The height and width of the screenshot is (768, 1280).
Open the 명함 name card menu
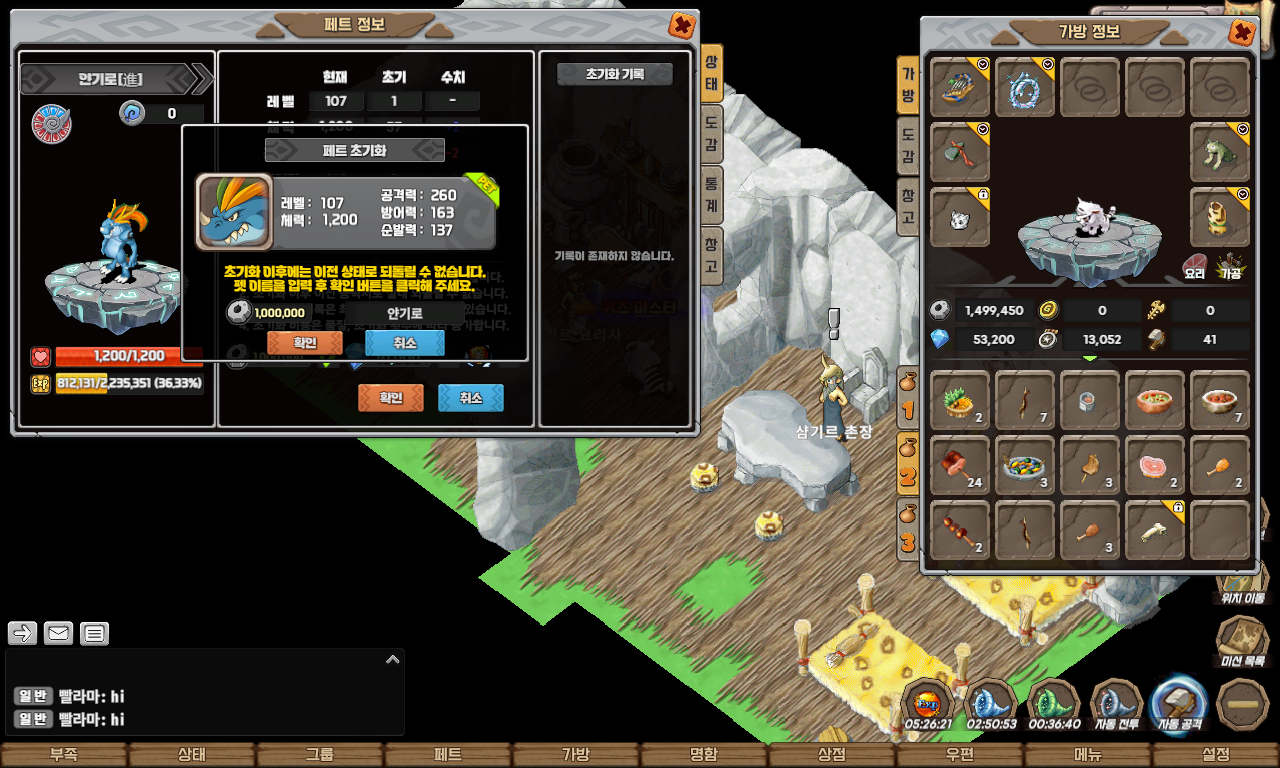click(x=704, y=755)
